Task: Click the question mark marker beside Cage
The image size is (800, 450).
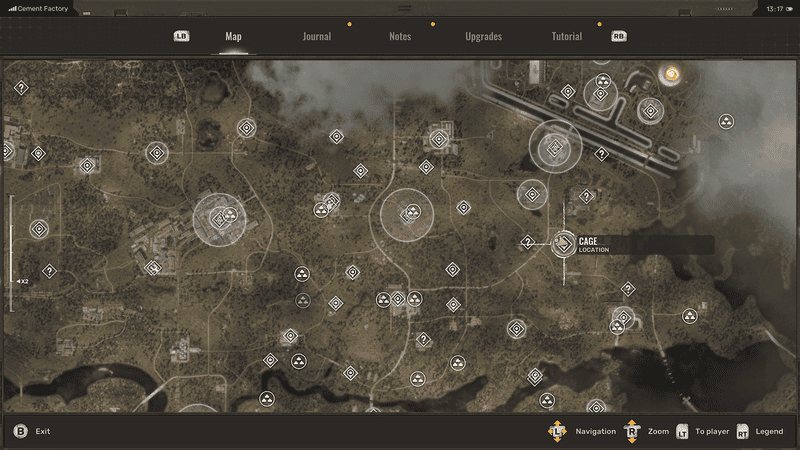Action: (528, 242)
